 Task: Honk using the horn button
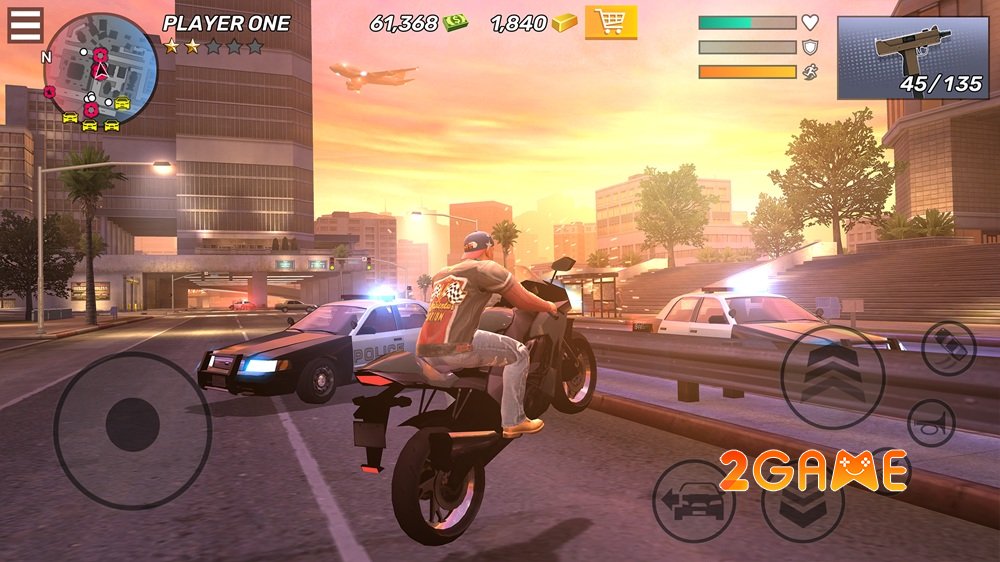(931, 422)
